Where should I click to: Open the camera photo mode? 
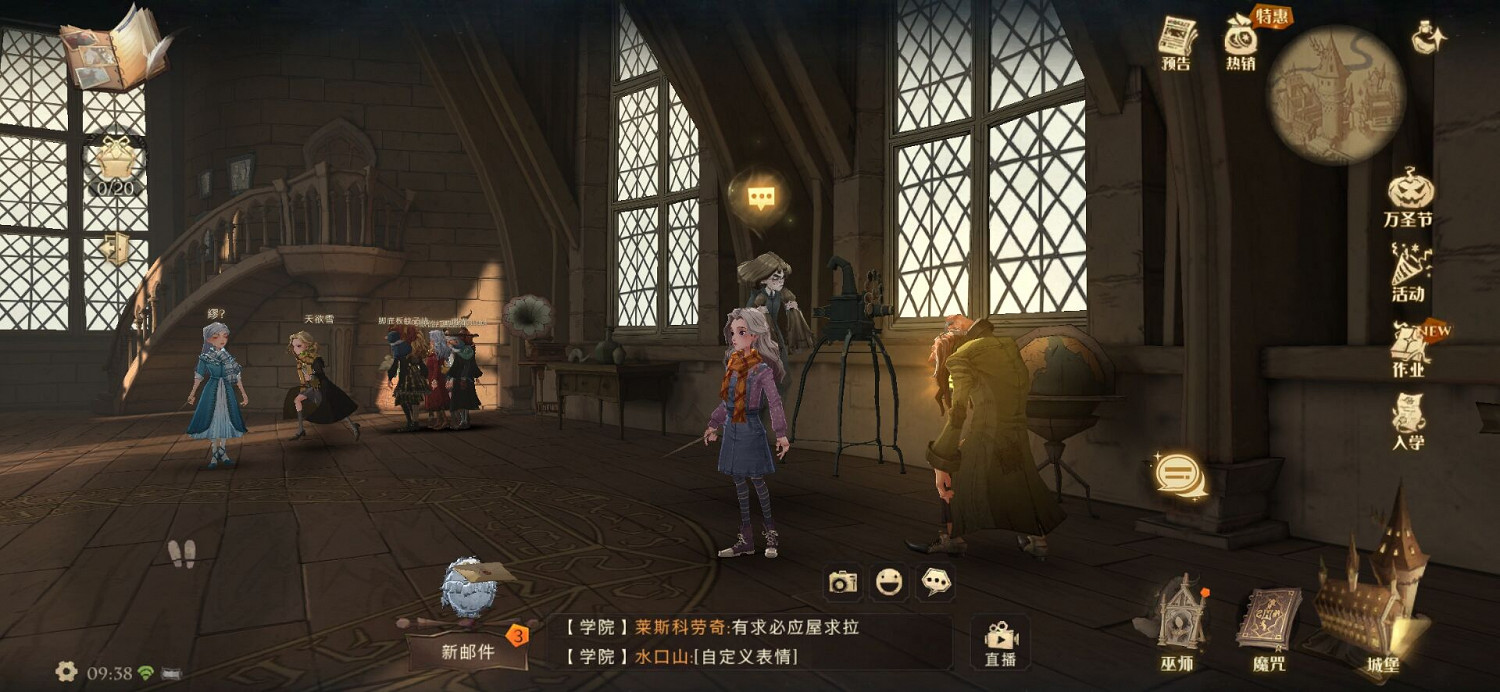[843, 582]
